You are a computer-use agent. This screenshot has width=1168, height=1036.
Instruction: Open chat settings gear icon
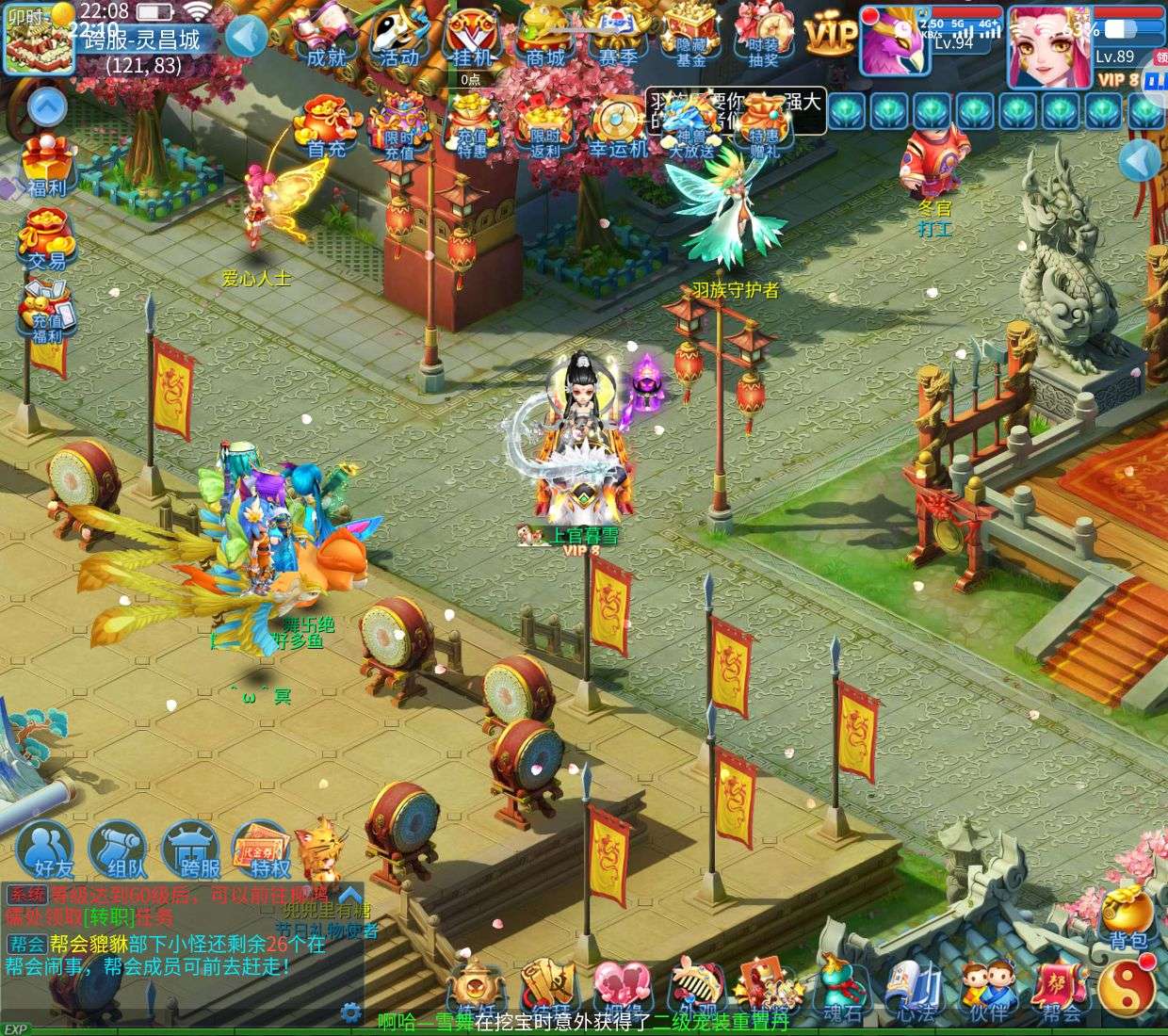(351, 1013)
